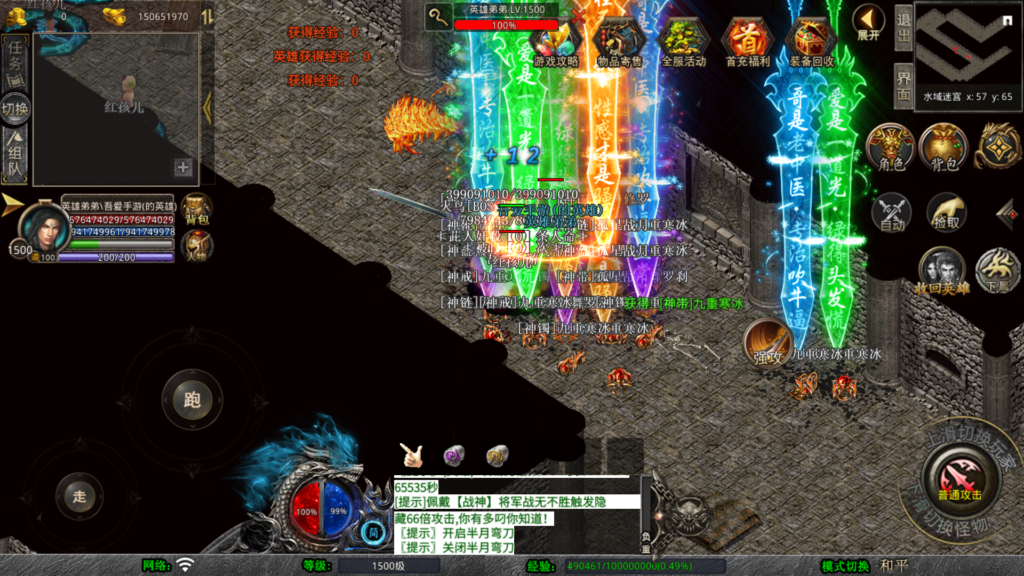
Task: Recall hero with 收回英雄 button
Action: point(942,271)
